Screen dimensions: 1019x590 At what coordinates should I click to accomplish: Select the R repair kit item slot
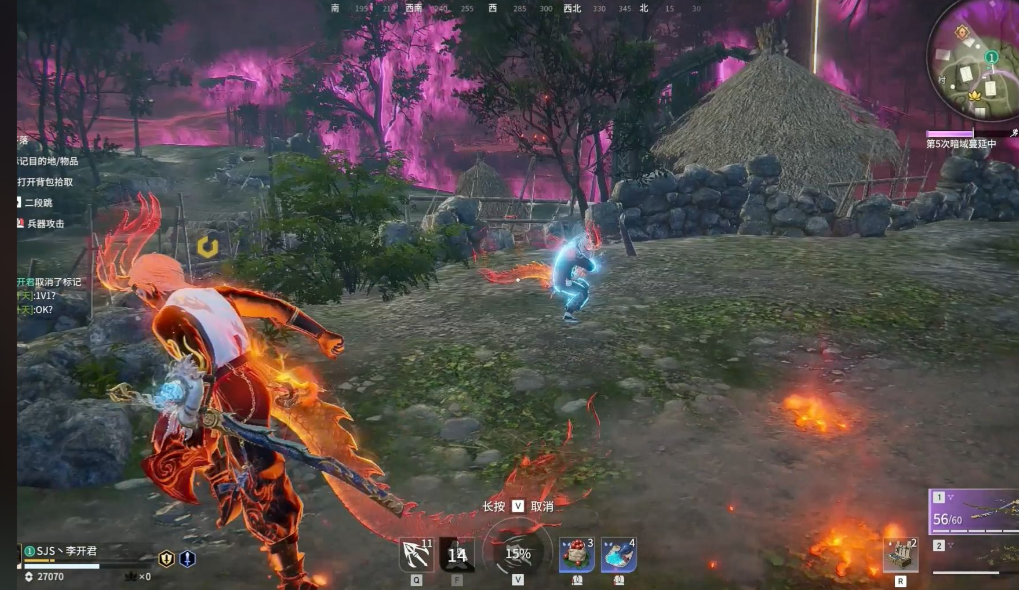click(901, 555)
